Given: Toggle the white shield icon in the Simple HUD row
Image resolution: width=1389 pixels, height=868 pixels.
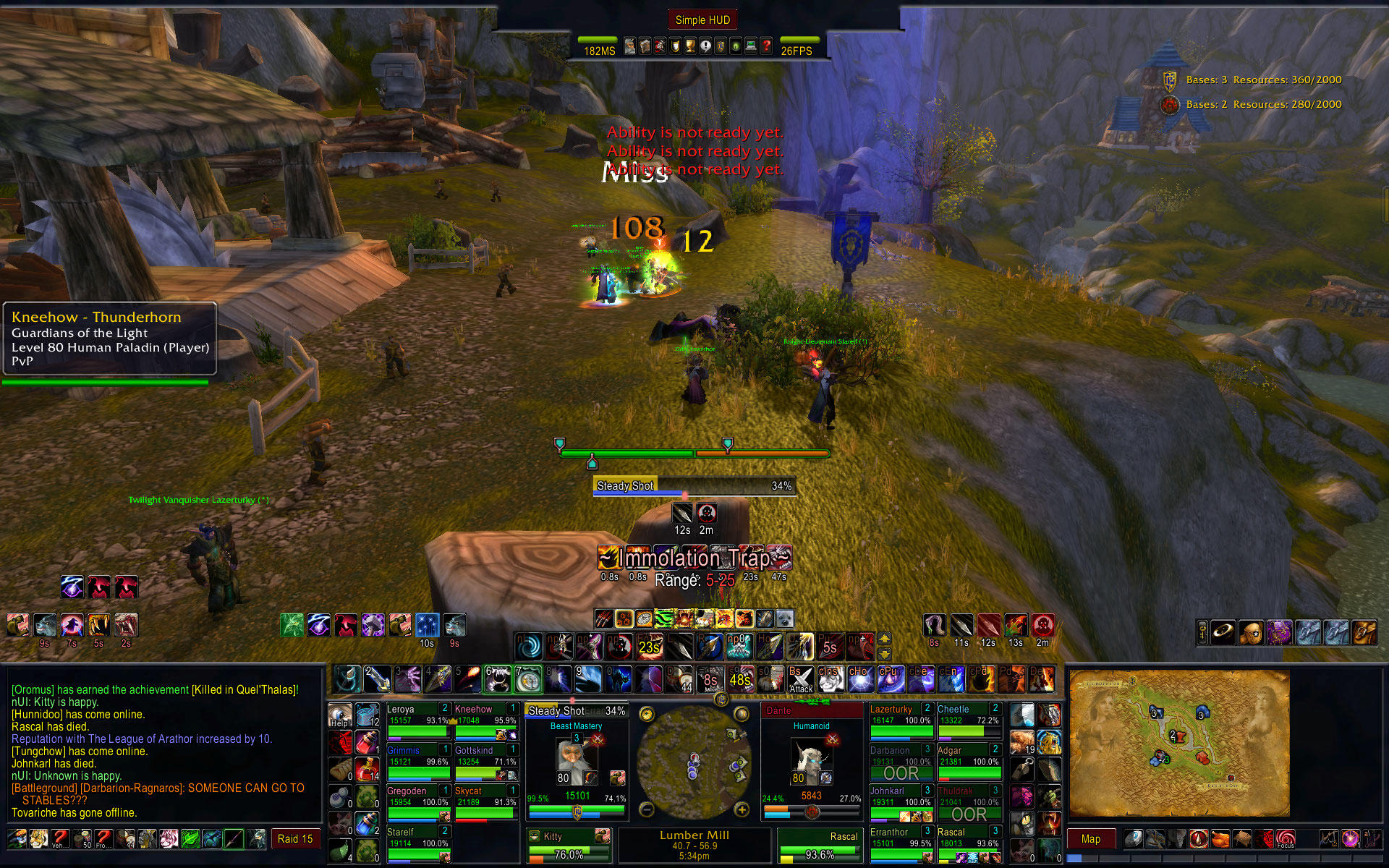Looking at the screenshot, I should [674, 46].
